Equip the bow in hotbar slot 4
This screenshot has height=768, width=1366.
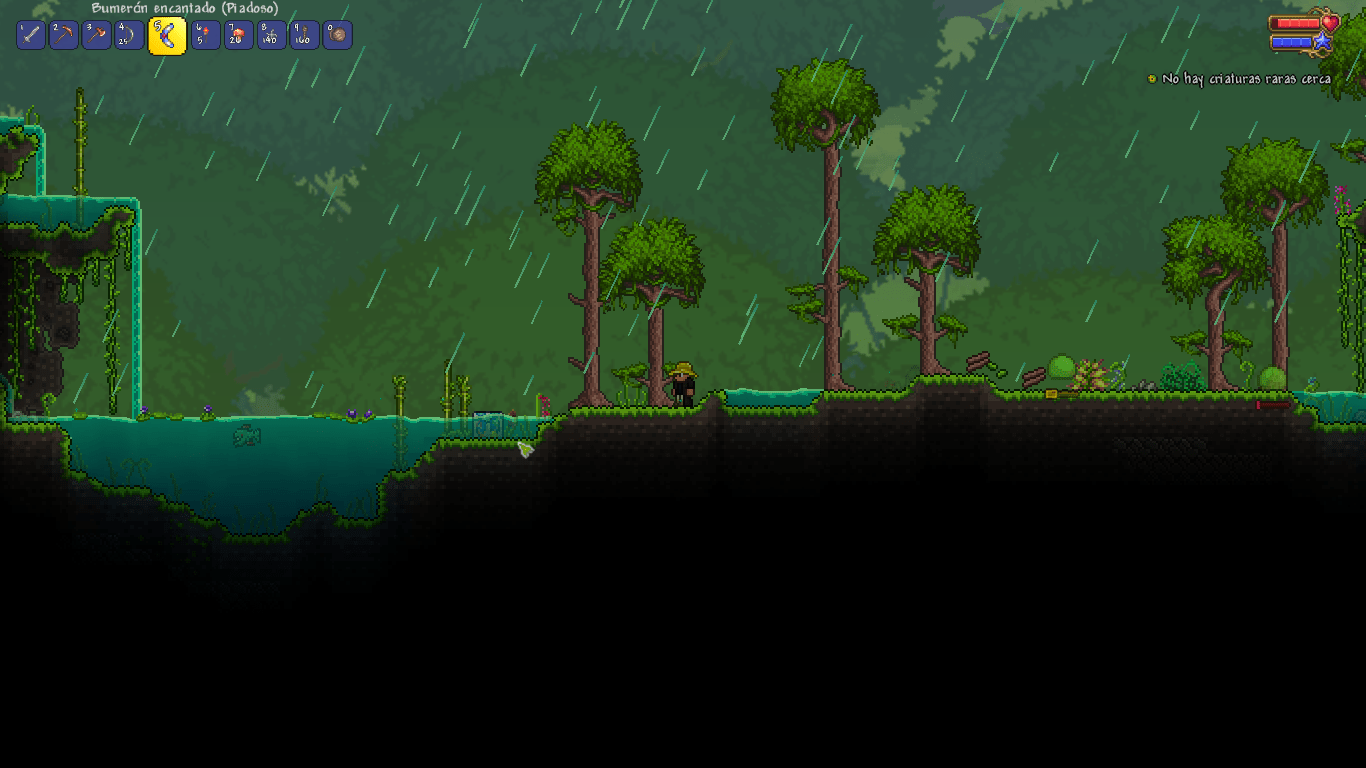(x=129, y=34)
